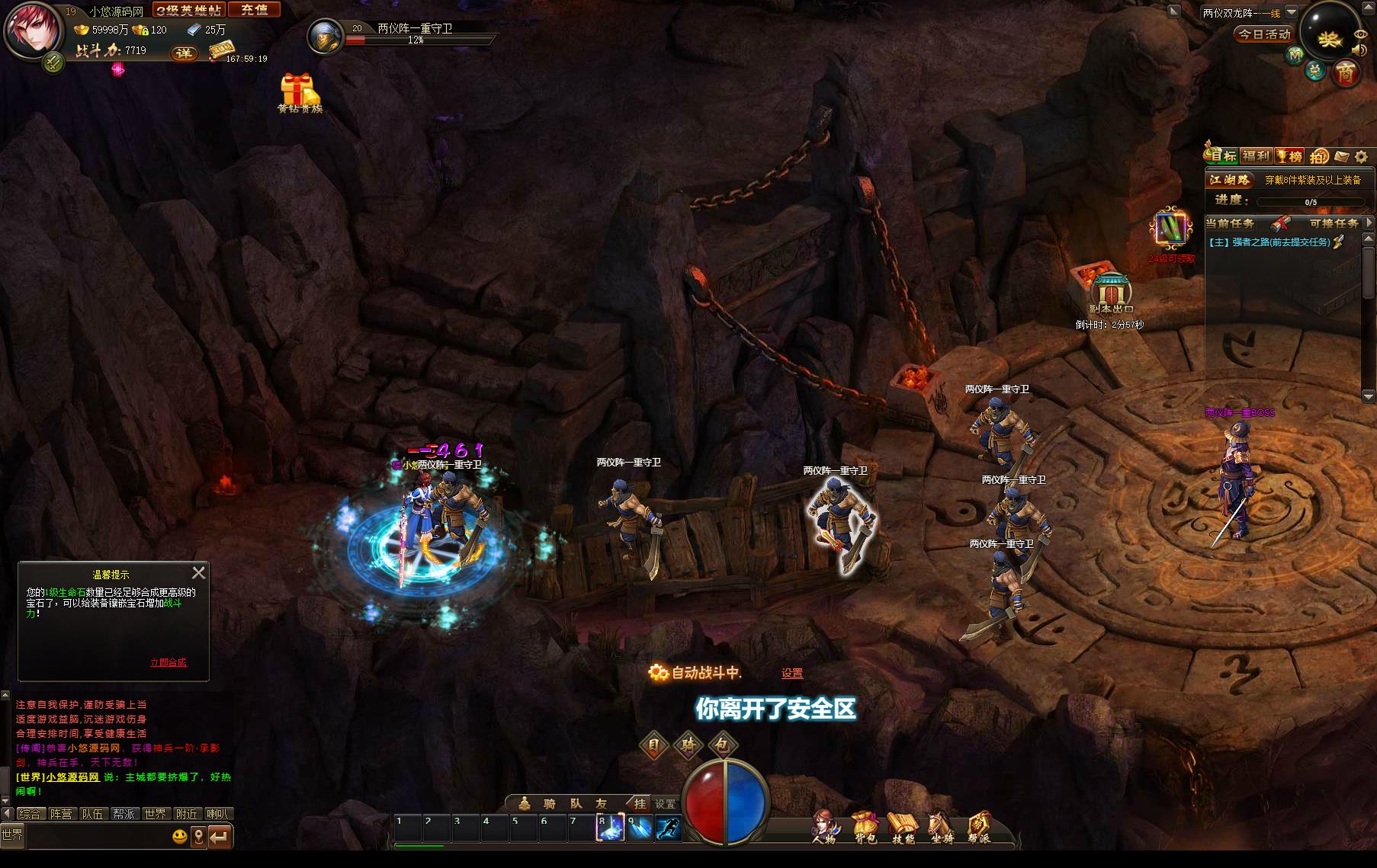Open the 充值 recharge button
Viewport: 1377px width, 868px height.
pyautogui.click(x=255, y=10)
